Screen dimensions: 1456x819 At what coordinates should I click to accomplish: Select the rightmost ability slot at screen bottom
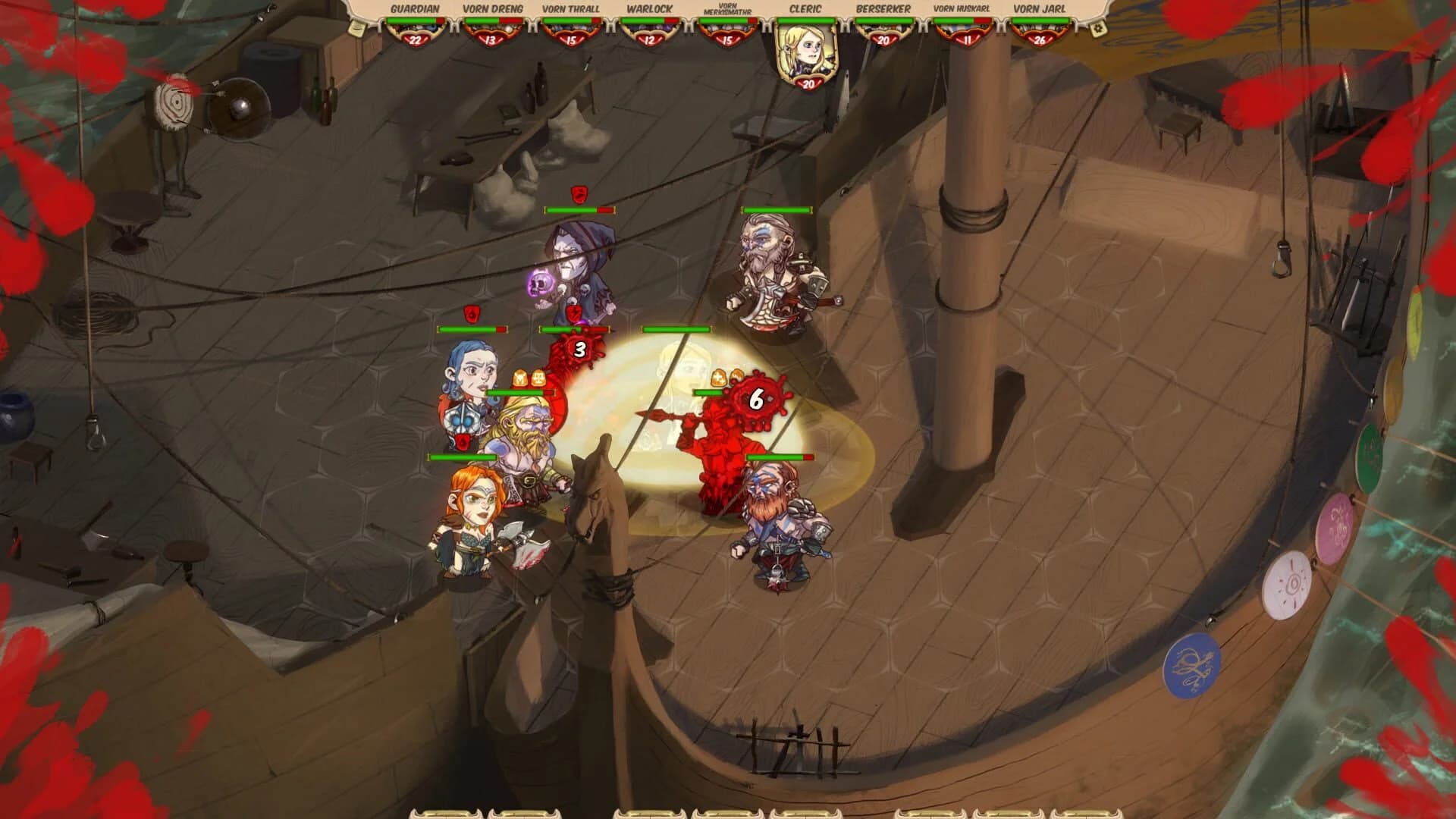[x=1086, y=813]
